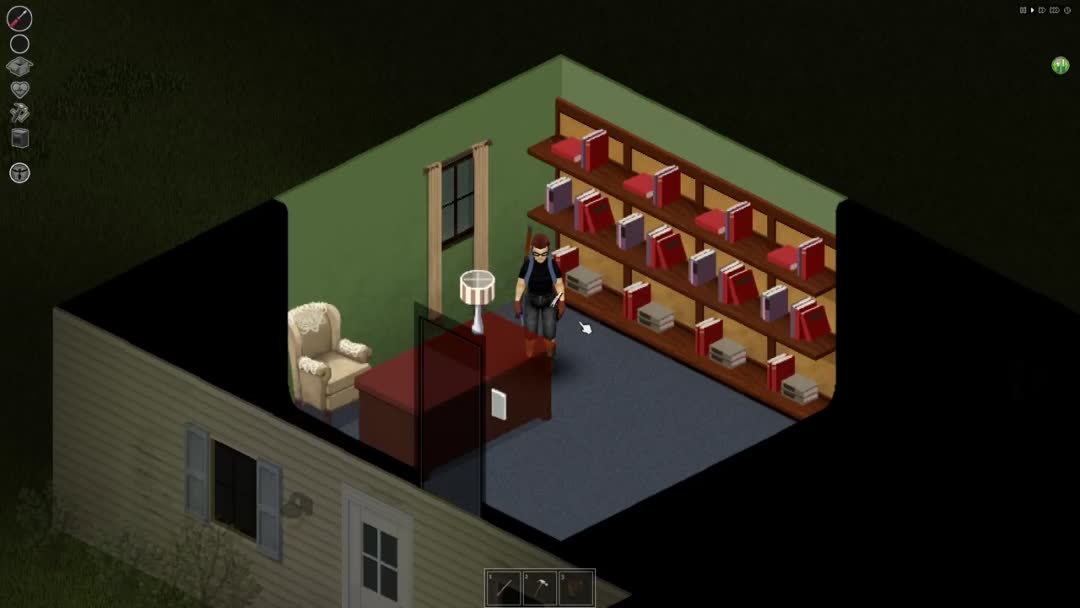This screenshot has width=1080, height=608.
Task: Click the empty secondary hand slot
Action: [x=19, y=44]
